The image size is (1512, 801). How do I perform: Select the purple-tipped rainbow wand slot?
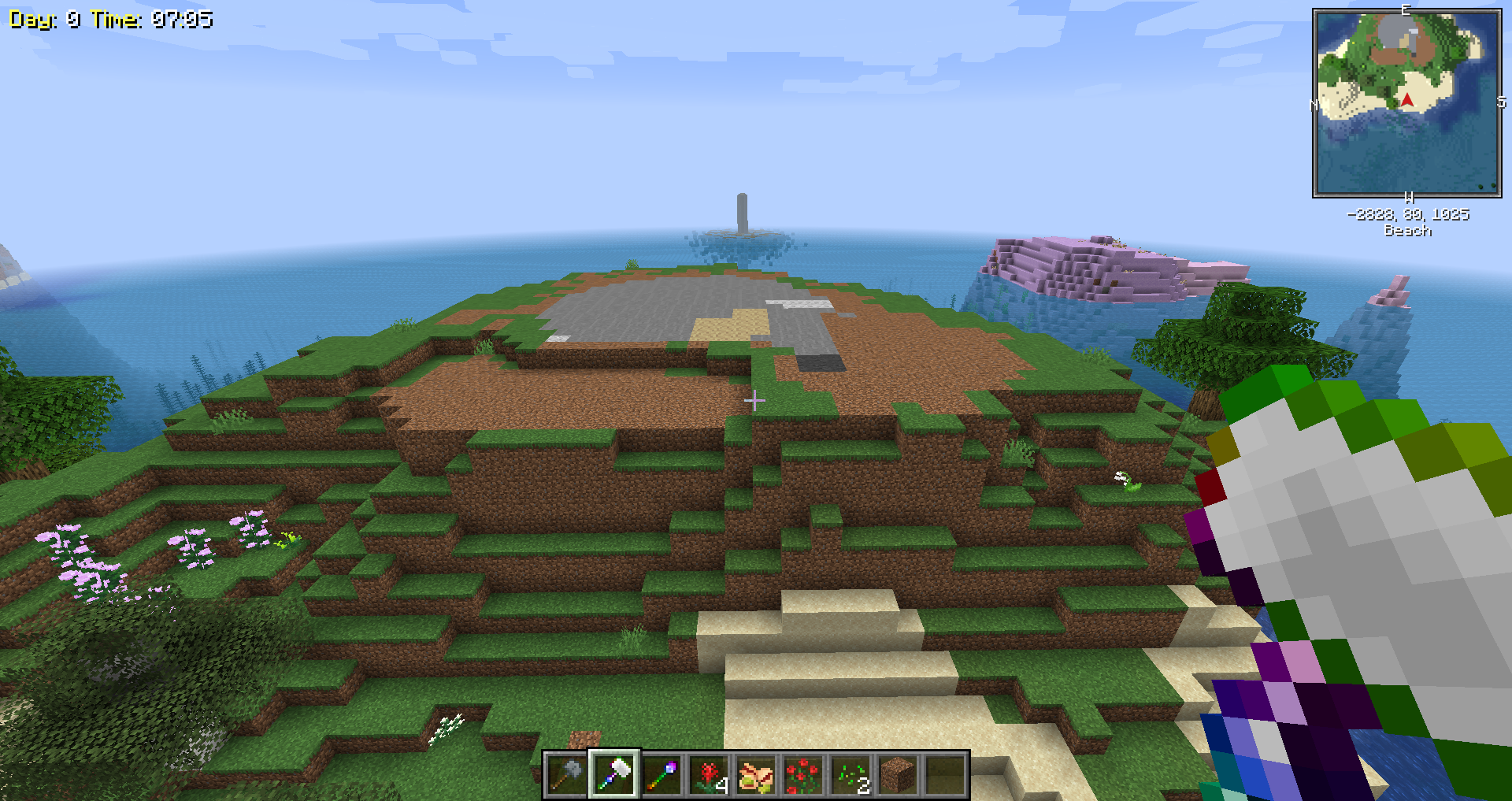[x=661, y=775]
